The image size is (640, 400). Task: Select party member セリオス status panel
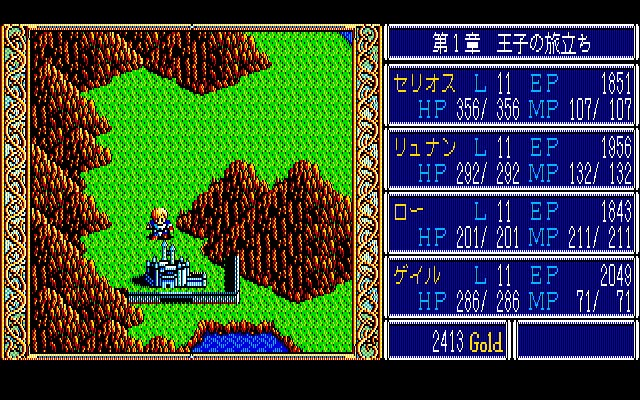coord(510,96)
